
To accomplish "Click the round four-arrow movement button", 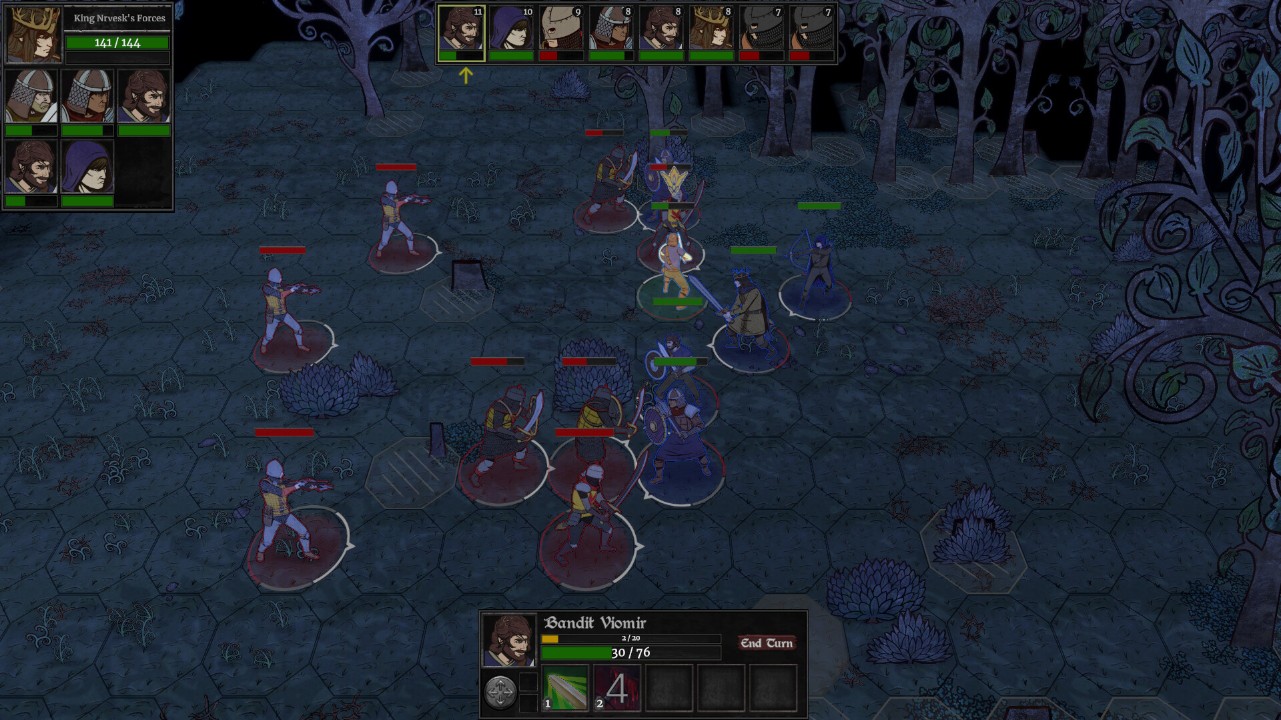I will pyautogui.click(x=501, y=691).
